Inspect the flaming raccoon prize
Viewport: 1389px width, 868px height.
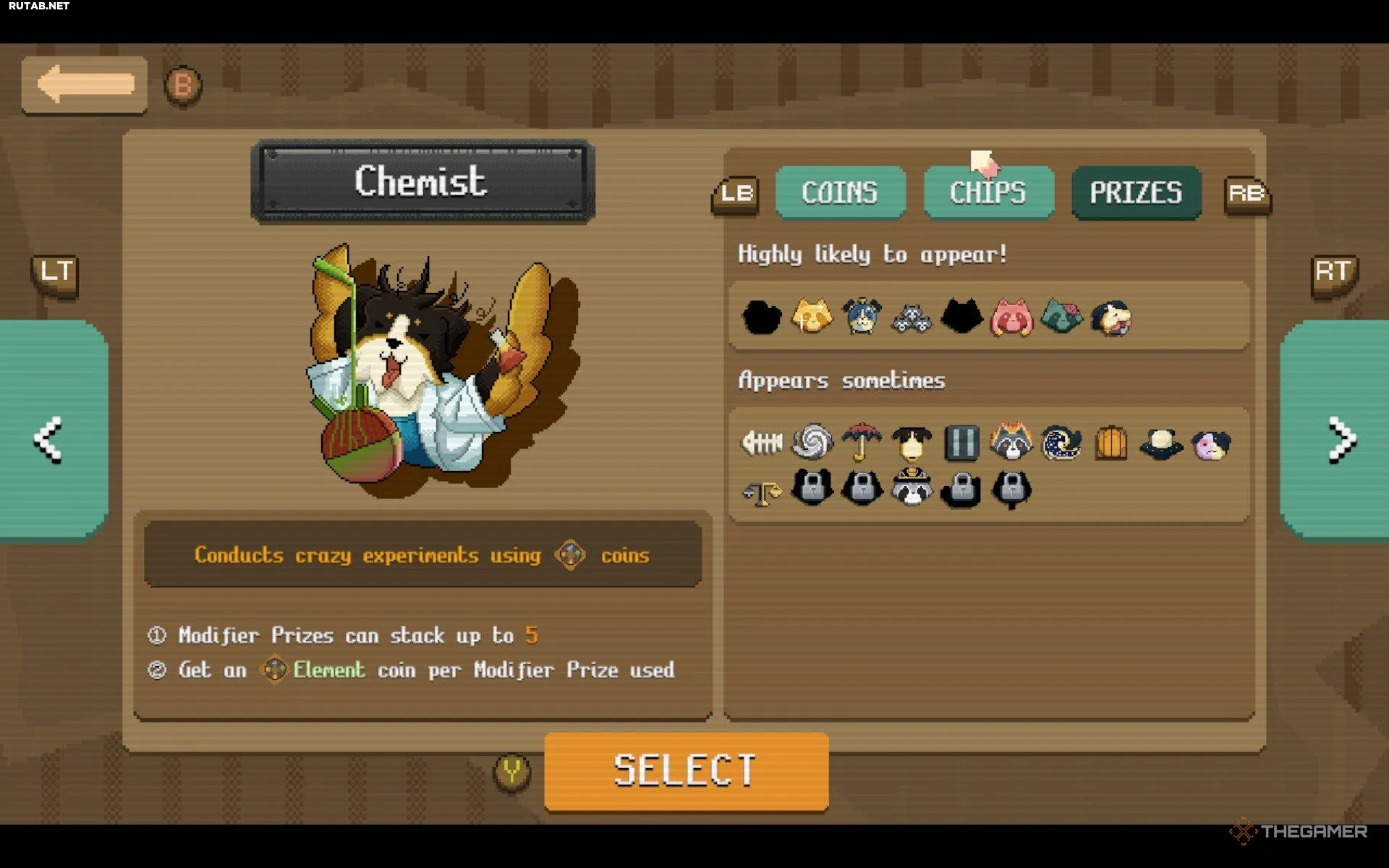click(x=1011, y=442)
